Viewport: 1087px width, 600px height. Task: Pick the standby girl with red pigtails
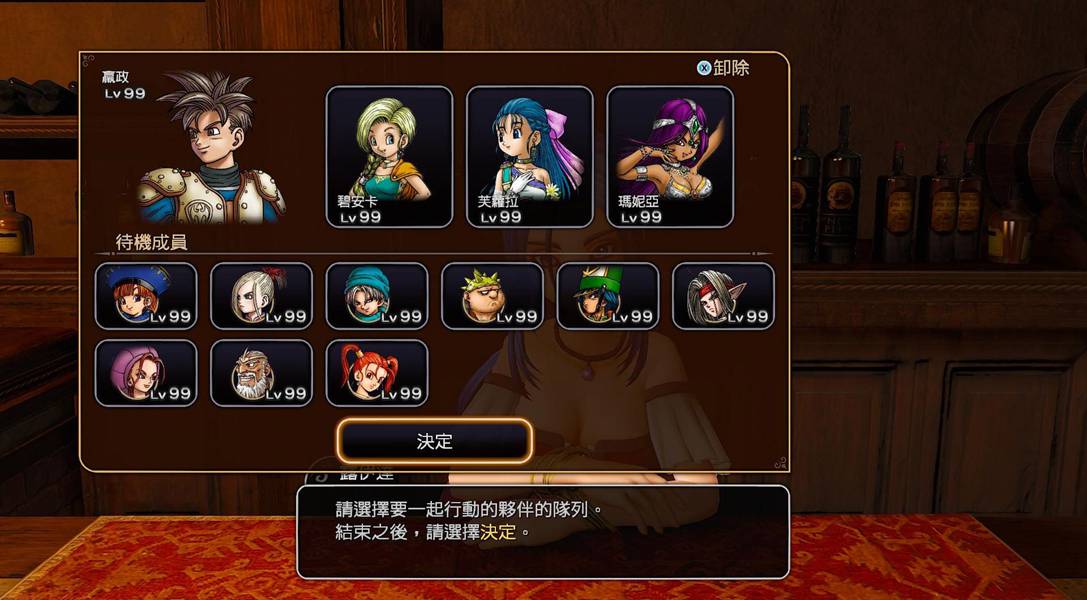click(x=377, y=373)
